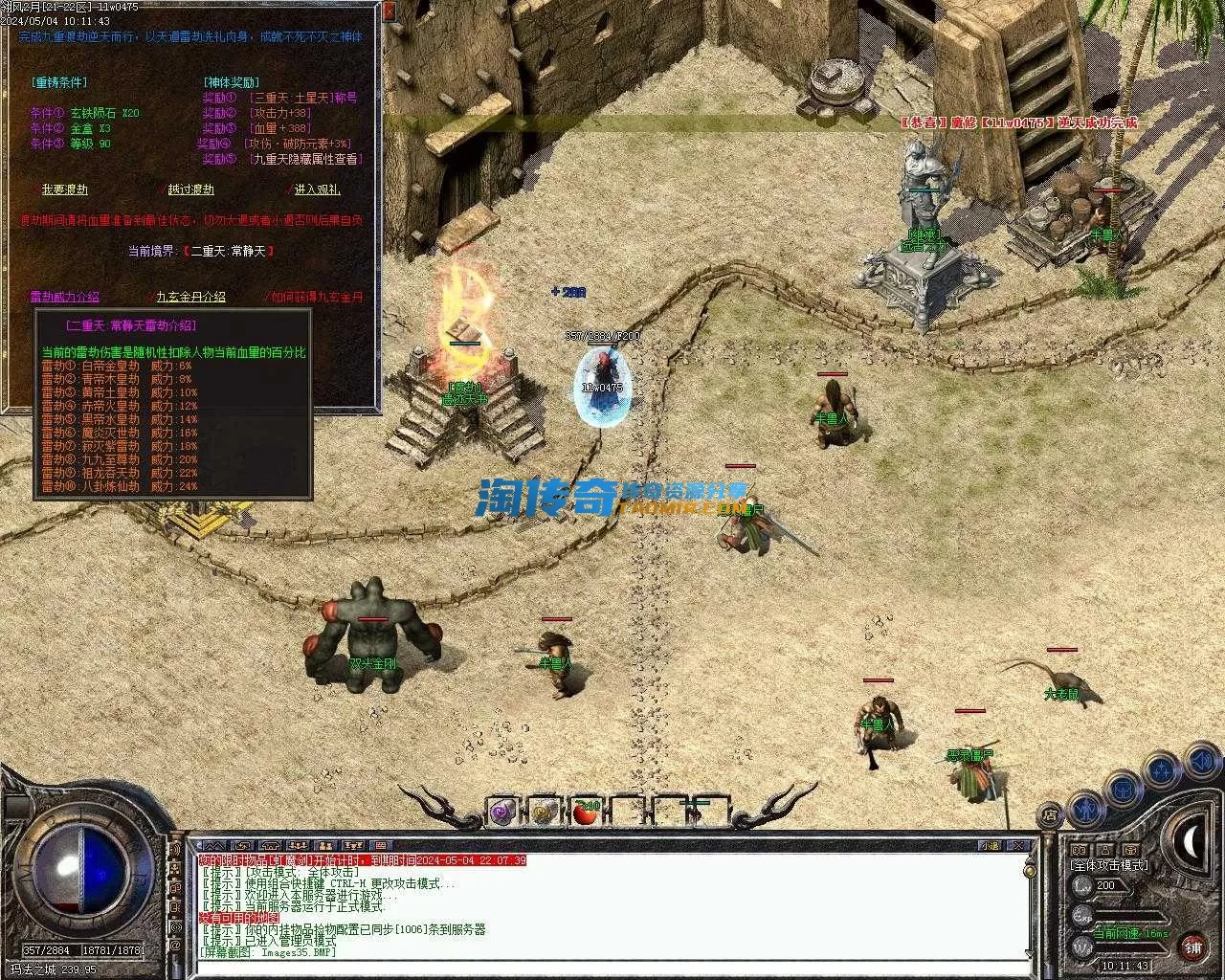Click the double-arrow chat expand button

pyautogui.click(x=213, y=846)
